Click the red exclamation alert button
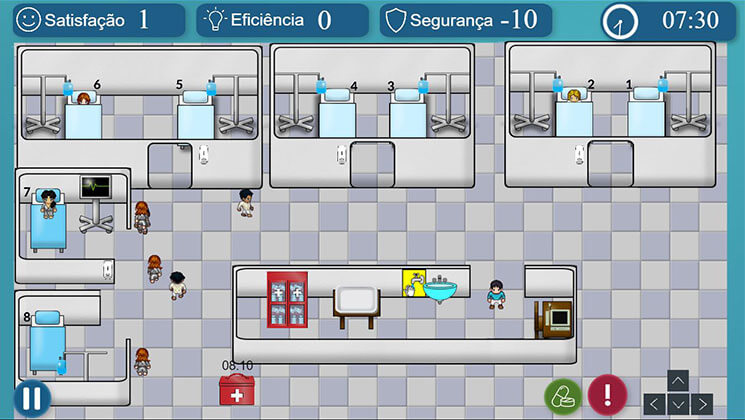Screen dimensions: 745x420 pos(606,394)
